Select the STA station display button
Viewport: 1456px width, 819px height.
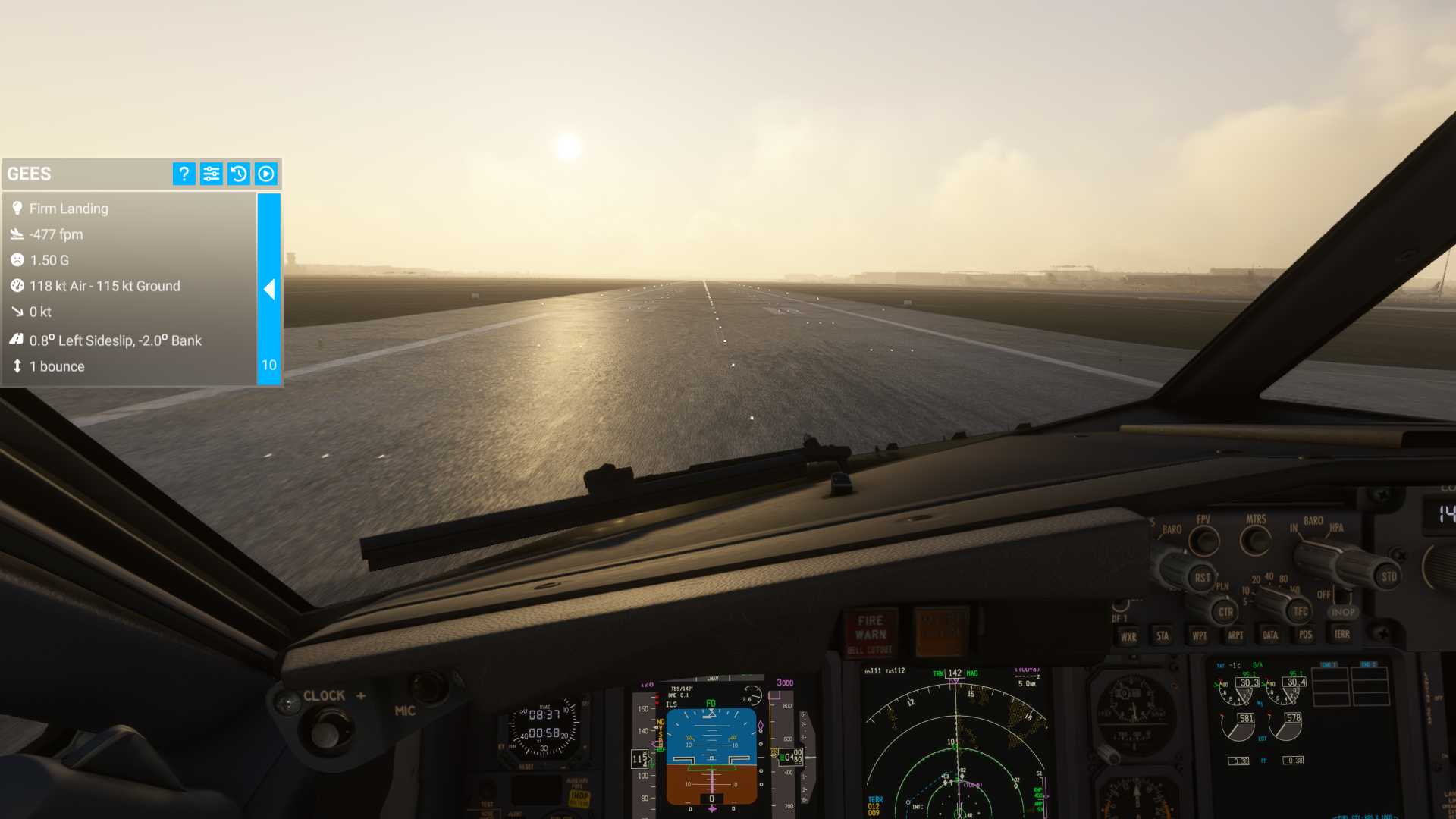click(x=1162, y=636)
